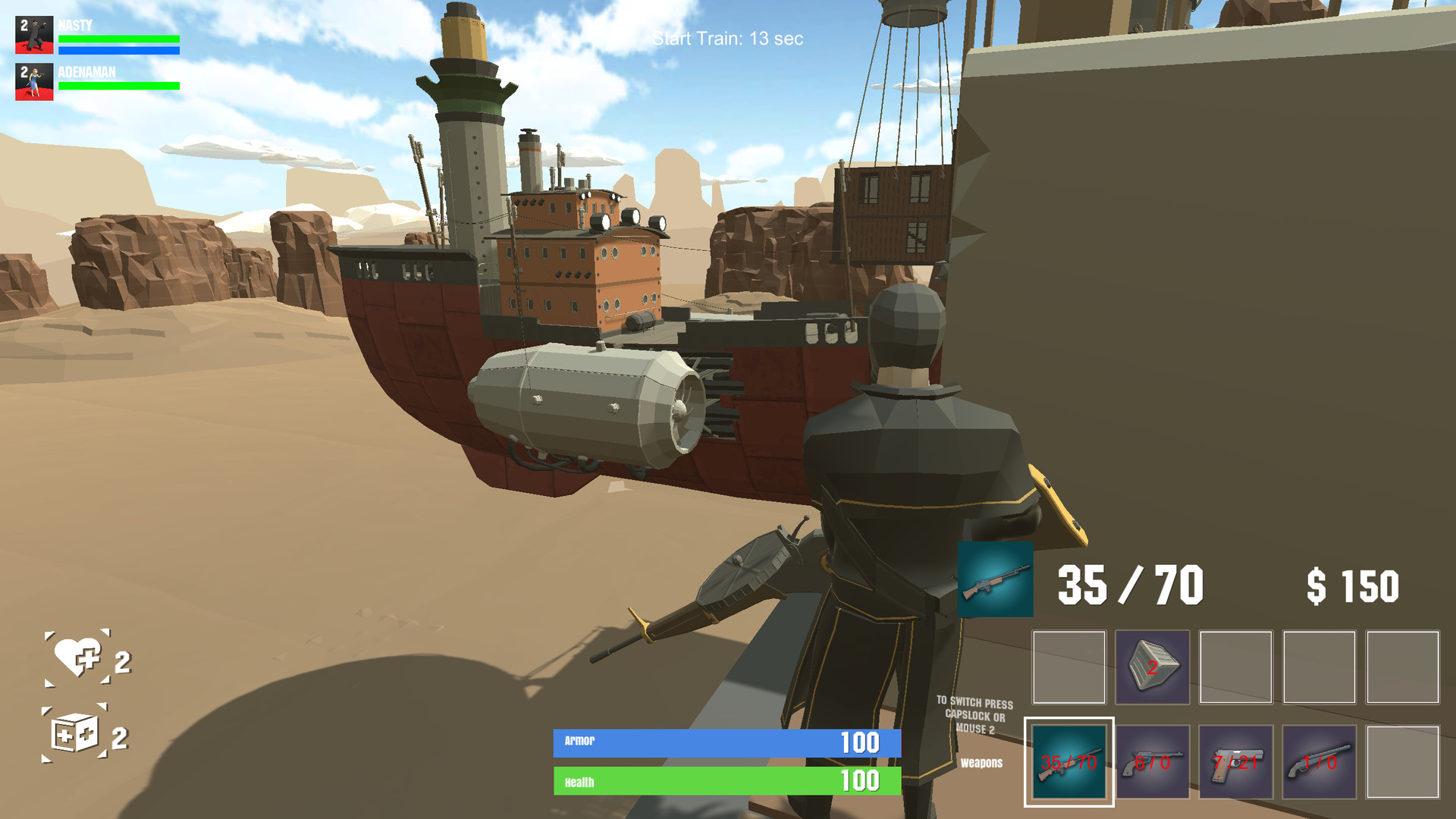Select the revolver weapon slot
1456x819 pixels.
coord(1153,761)
